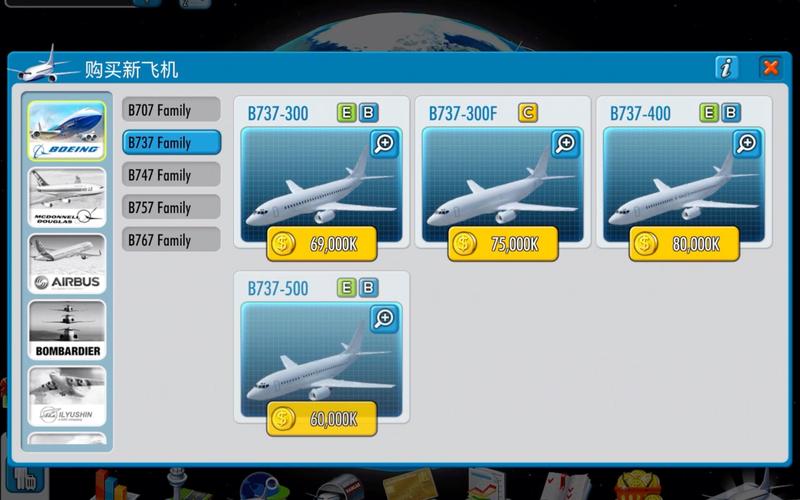Select the Ilyushin manufacturer
The width and height of the screenshot is (800, 500).
click(x=67, y=396)
